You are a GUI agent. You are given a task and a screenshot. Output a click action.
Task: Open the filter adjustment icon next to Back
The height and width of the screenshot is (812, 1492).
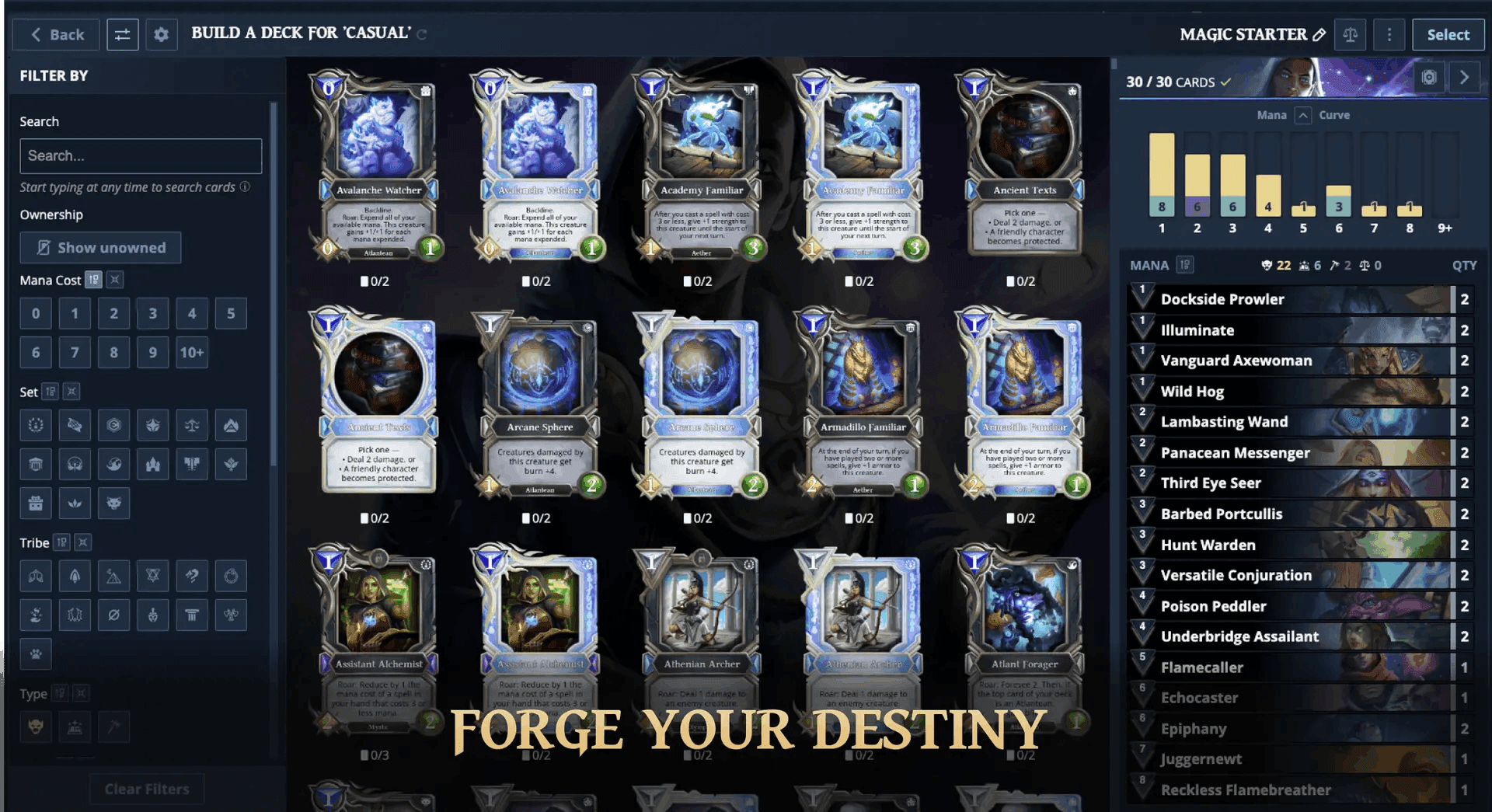[x=123, y=34]
